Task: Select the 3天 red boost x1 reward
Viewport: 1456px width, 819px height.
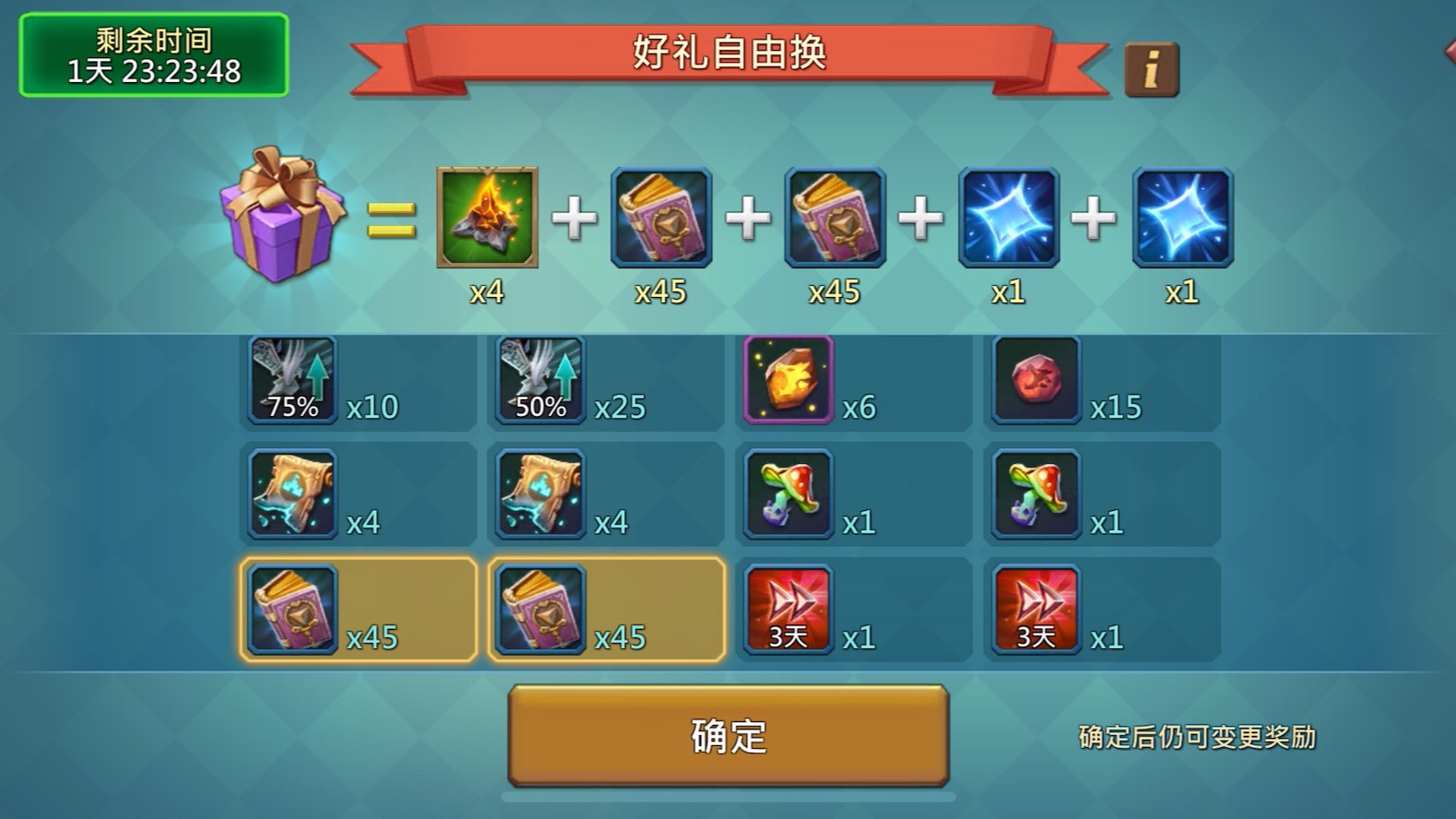Action: pos(787,610)
